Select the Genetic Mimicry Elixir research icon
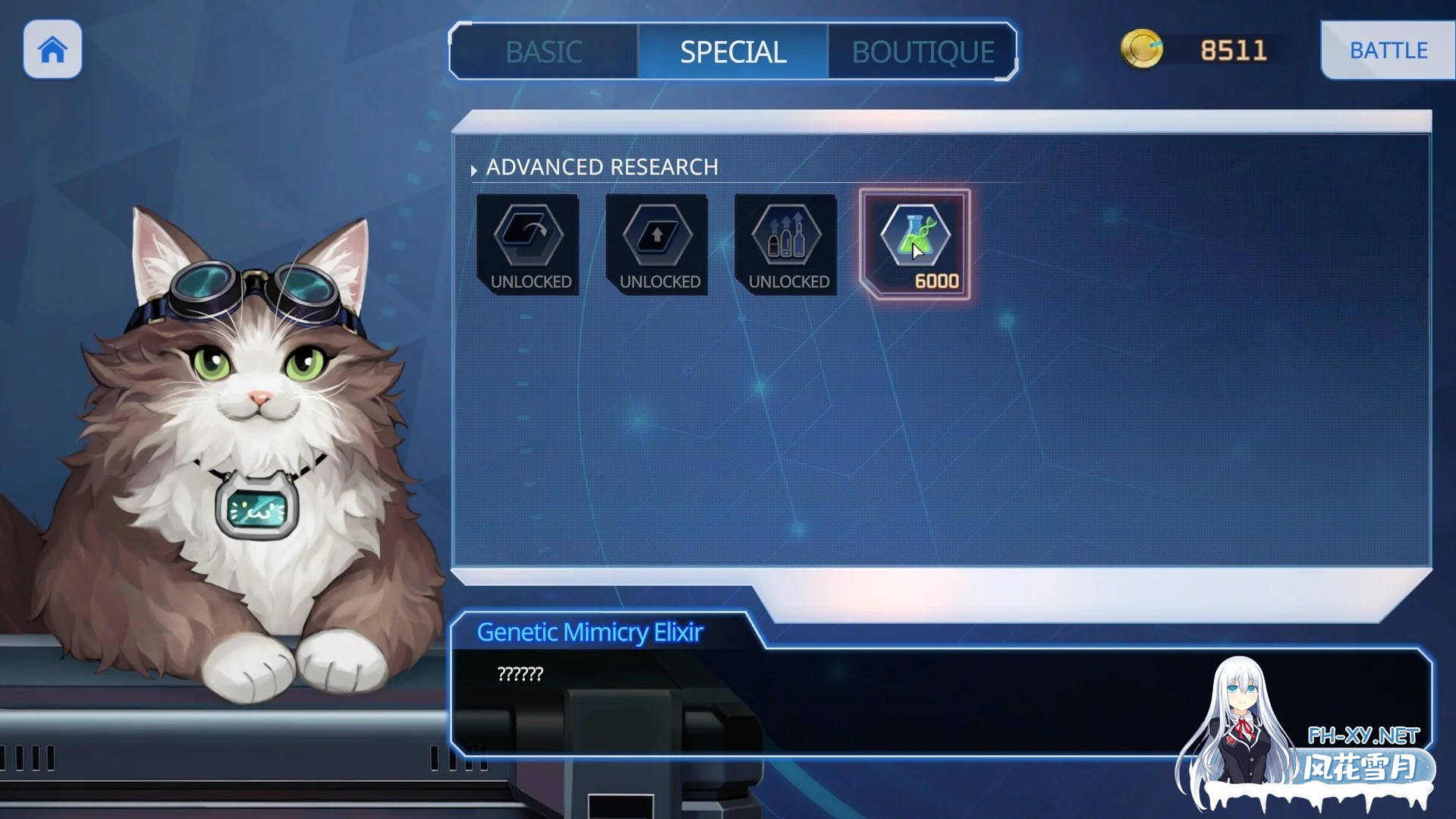1456x819 pixels. [x=914, y=237]
